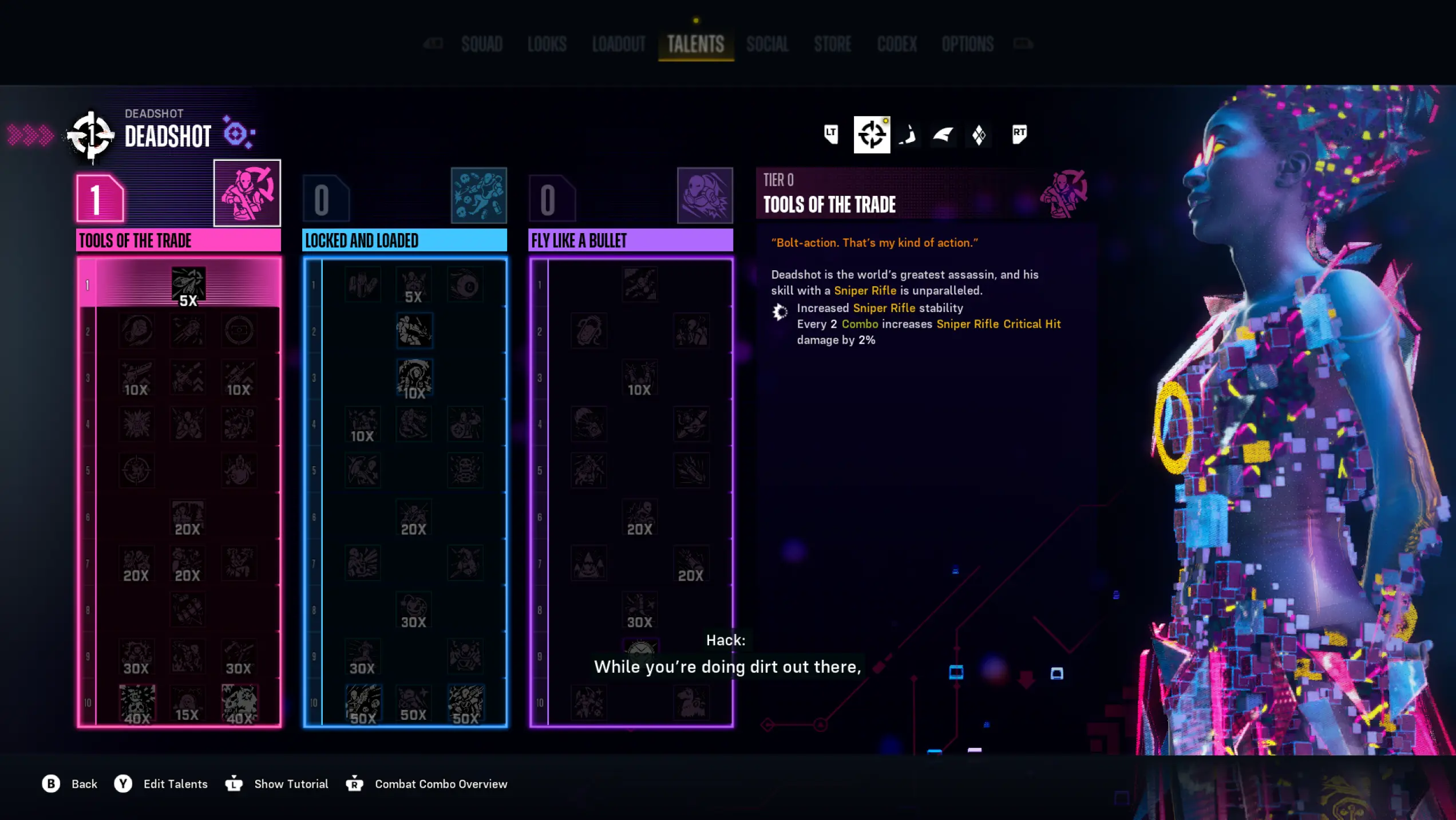
Task: Choose the Locked and Loaded talent tree
Action: coord(404,241)
